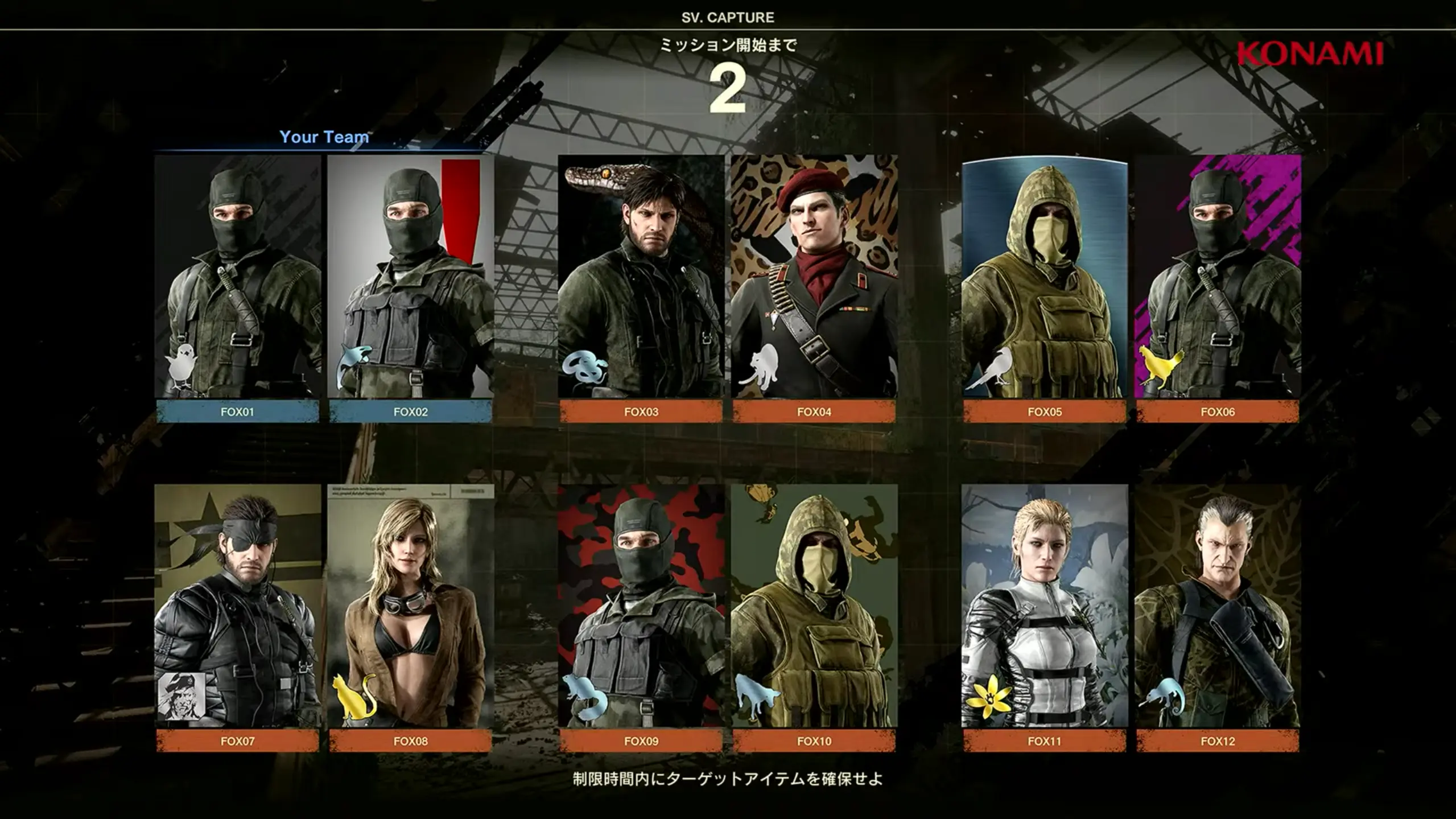Image resolution: width=1456 pixels, height=819 pixels.
Task: Click FOX09's red camo background card
Action: [641, 606]
